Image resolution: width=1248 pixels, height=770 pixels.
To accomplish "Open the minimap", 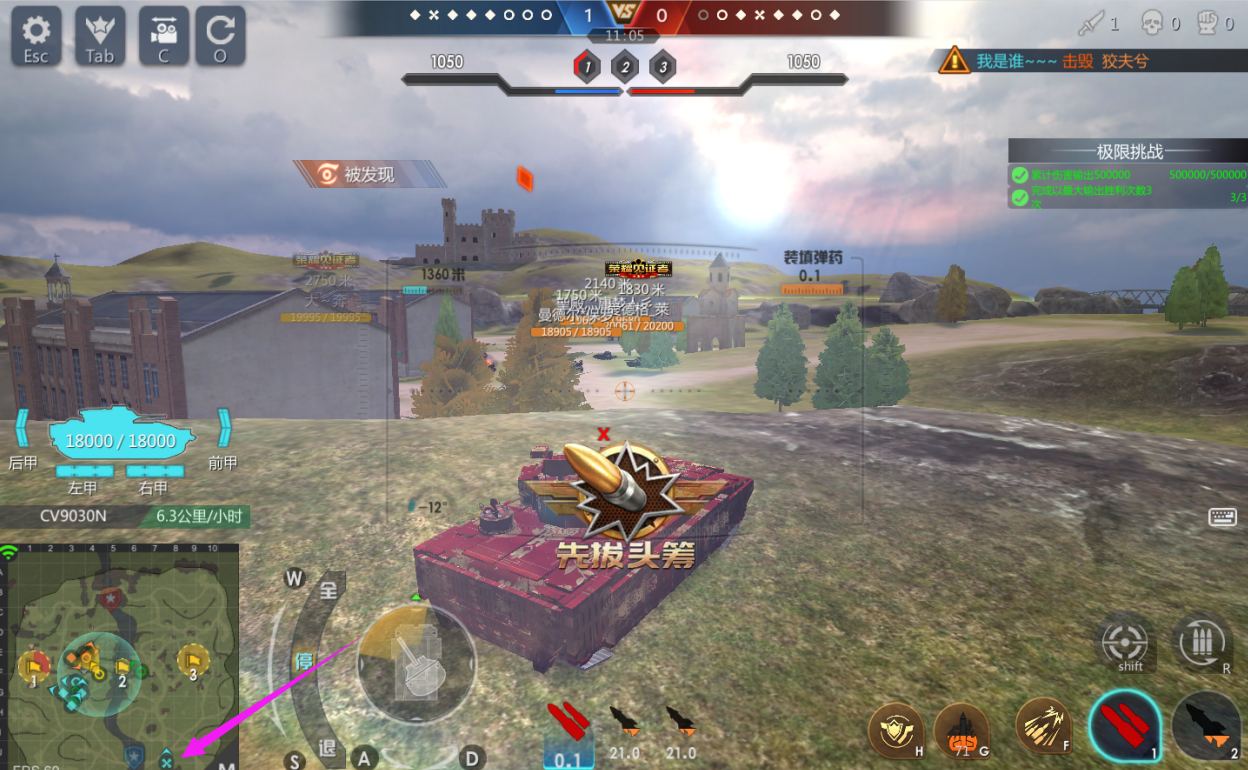I will 123,655.
